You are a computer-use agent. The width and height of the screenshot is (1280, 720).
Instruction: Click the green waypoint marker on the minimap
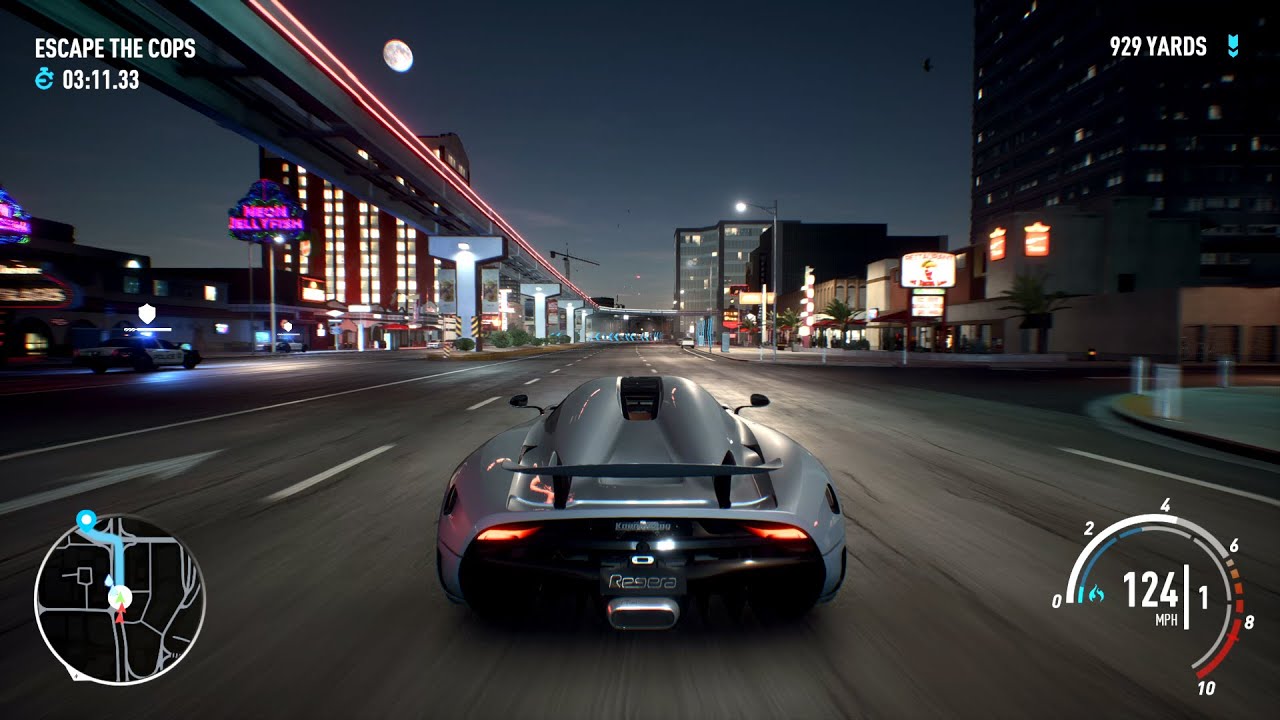coord(87,519)
